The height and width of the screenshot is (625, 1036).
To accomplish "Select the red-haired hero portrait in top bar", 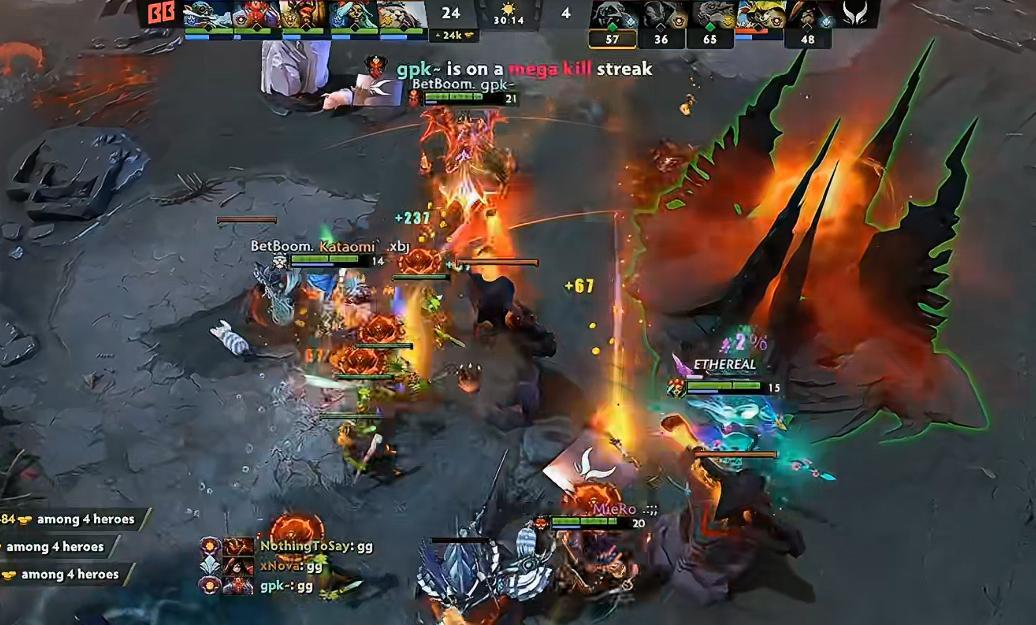I will point(257,15).
